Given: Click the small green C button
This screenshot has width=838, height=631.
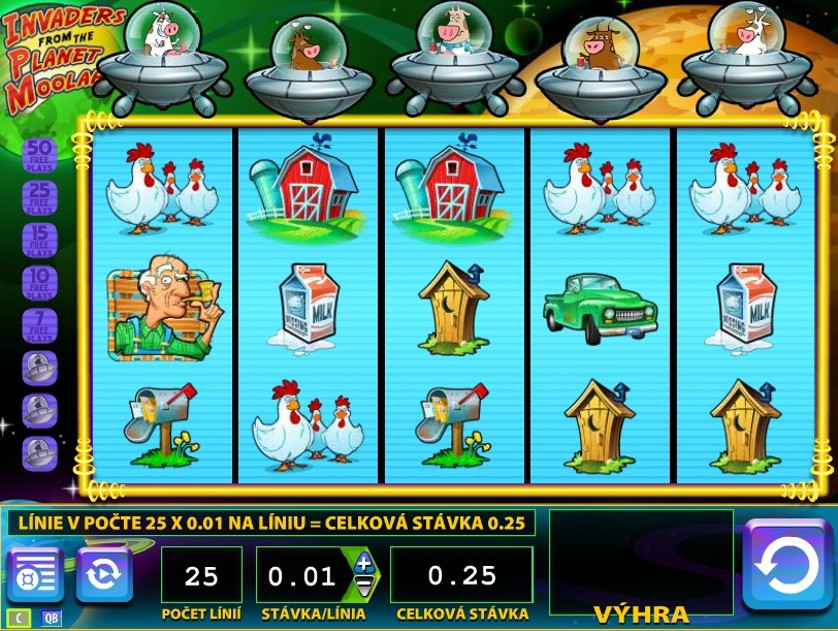Looking at the screenshot, I should (x=18, y=618).
